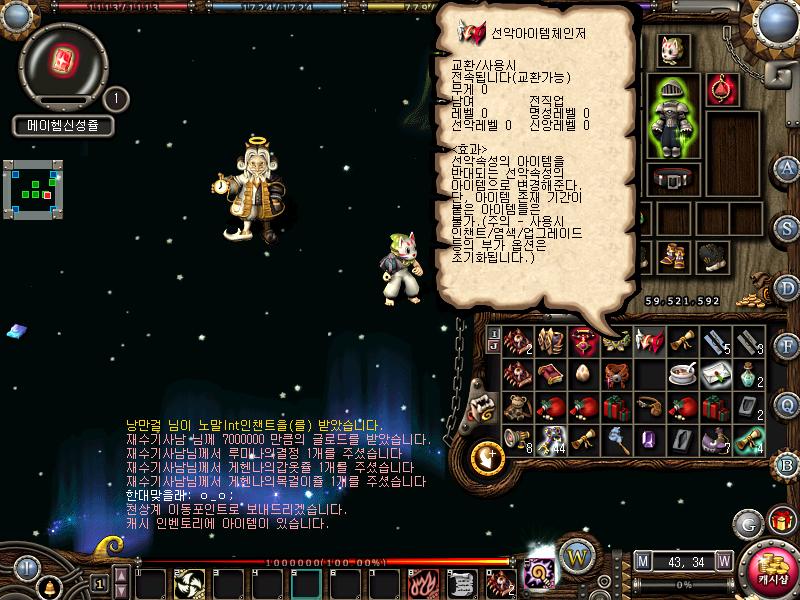Select the soup bowl item
800x600 pixels.
(x=682, y=374)
